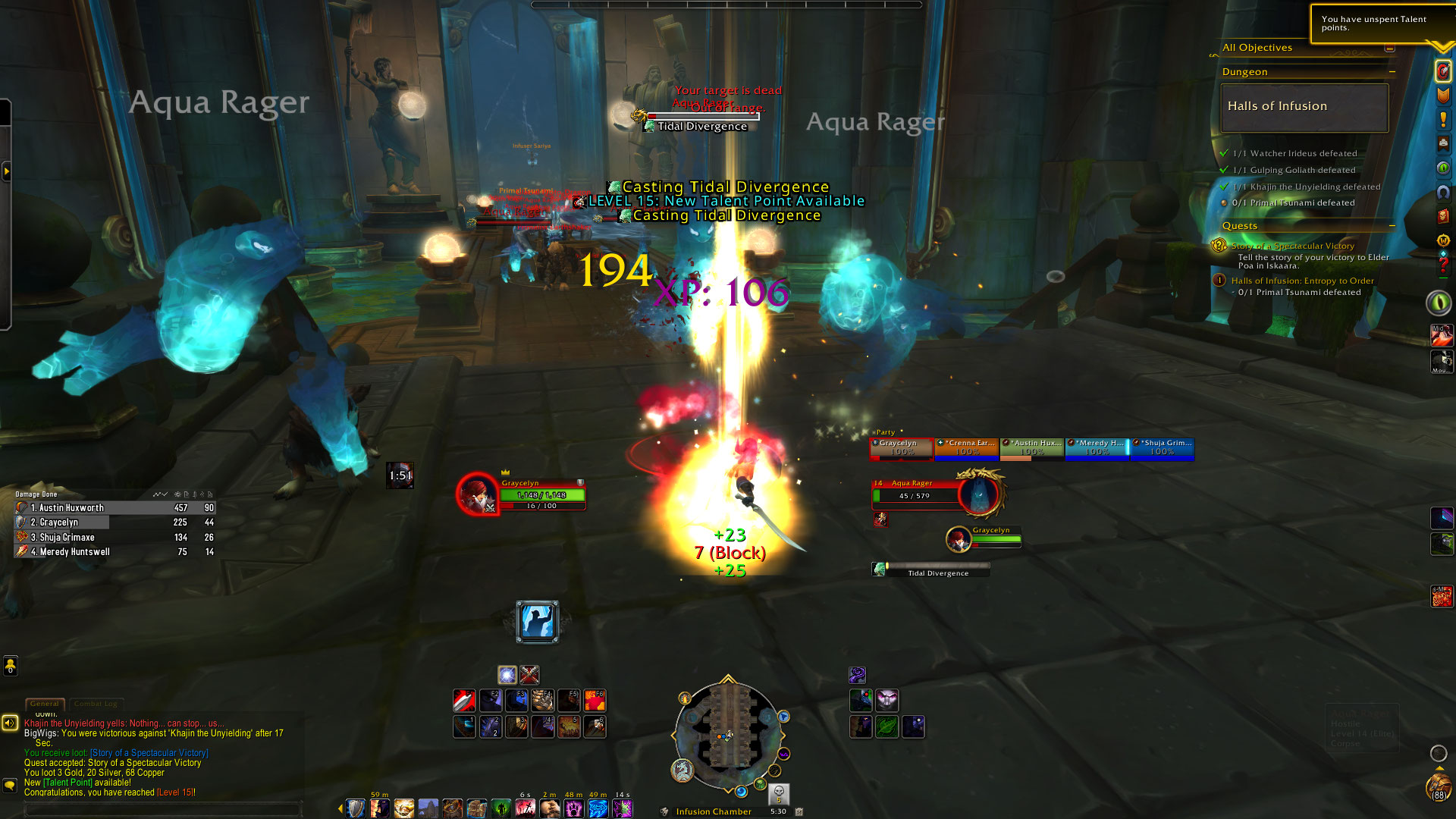The height and width of the screenshot is (819, 1456).
Task: Select Halls of Infusion: Entropy to Order quest
Action: 1302,281
